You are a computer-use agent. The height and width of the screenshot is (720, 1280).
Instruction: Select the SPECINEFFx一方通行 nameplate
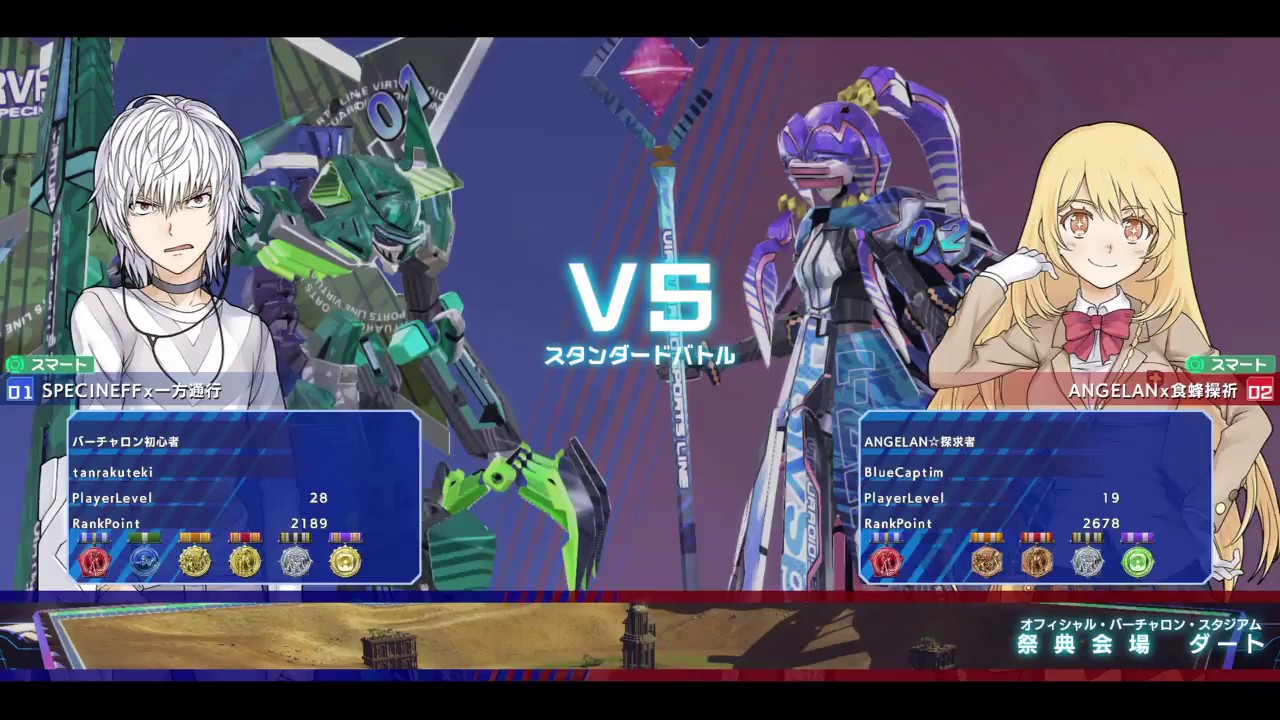[x=132, y=391]
